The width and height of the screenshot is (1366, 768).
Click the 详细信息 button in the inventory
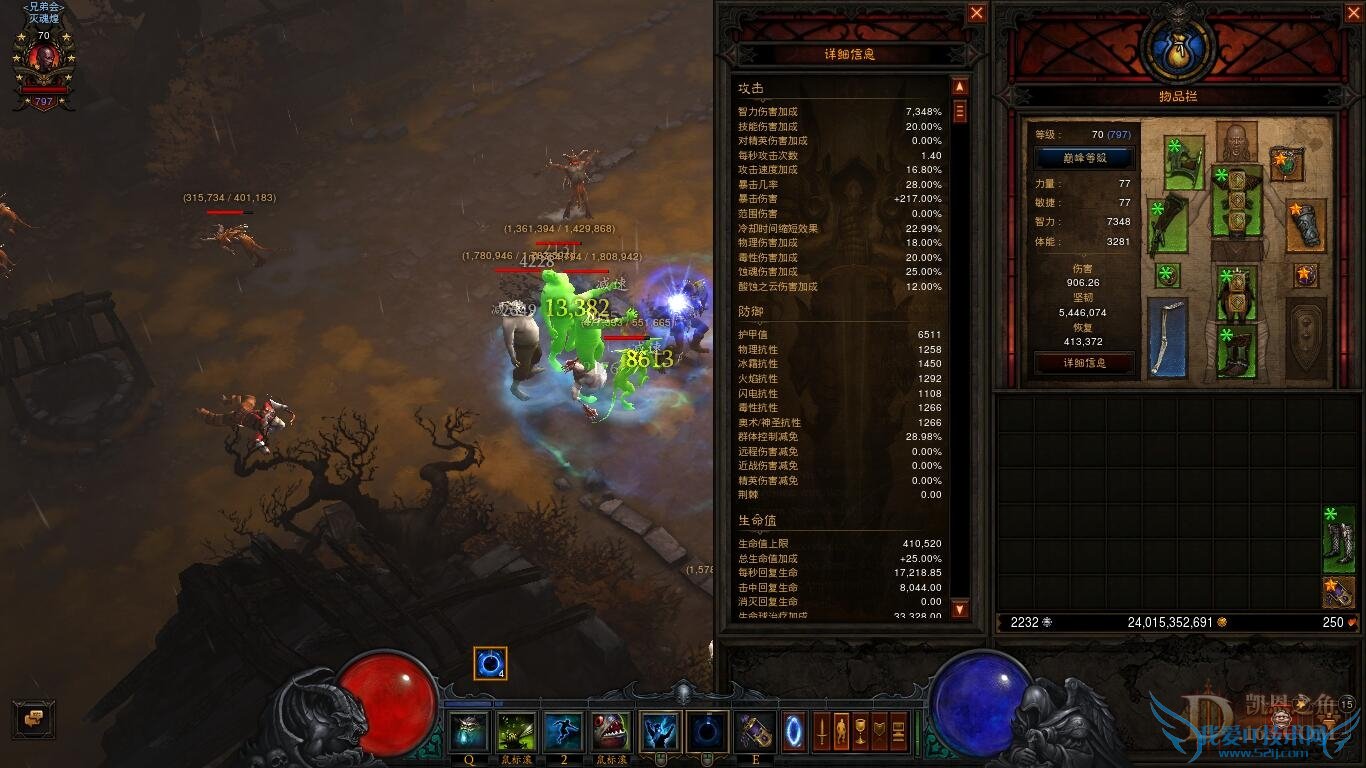[x=1084, y=363]
